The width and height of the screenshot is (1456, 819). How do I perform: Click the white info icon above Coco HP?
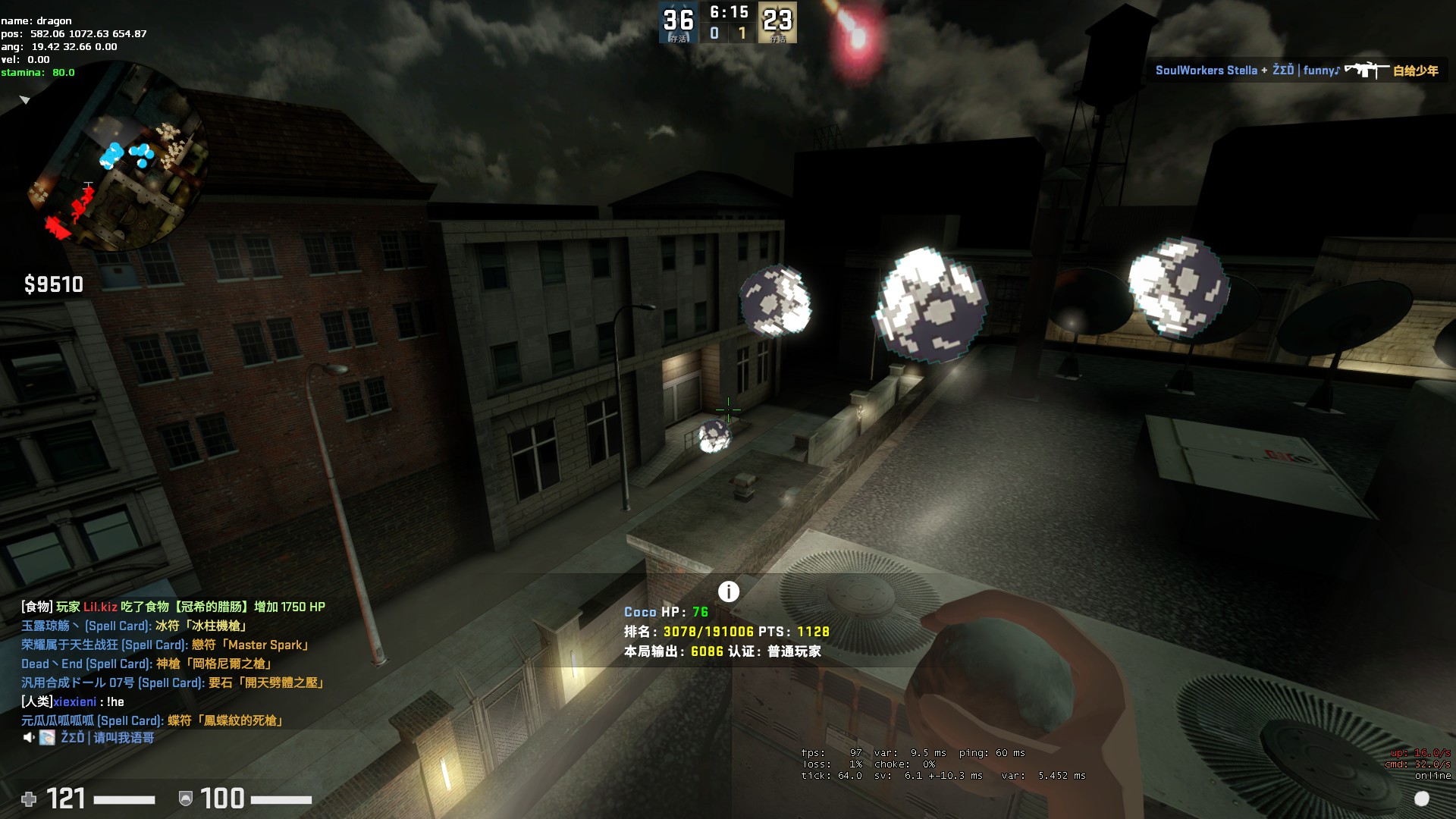coord(728,591)
